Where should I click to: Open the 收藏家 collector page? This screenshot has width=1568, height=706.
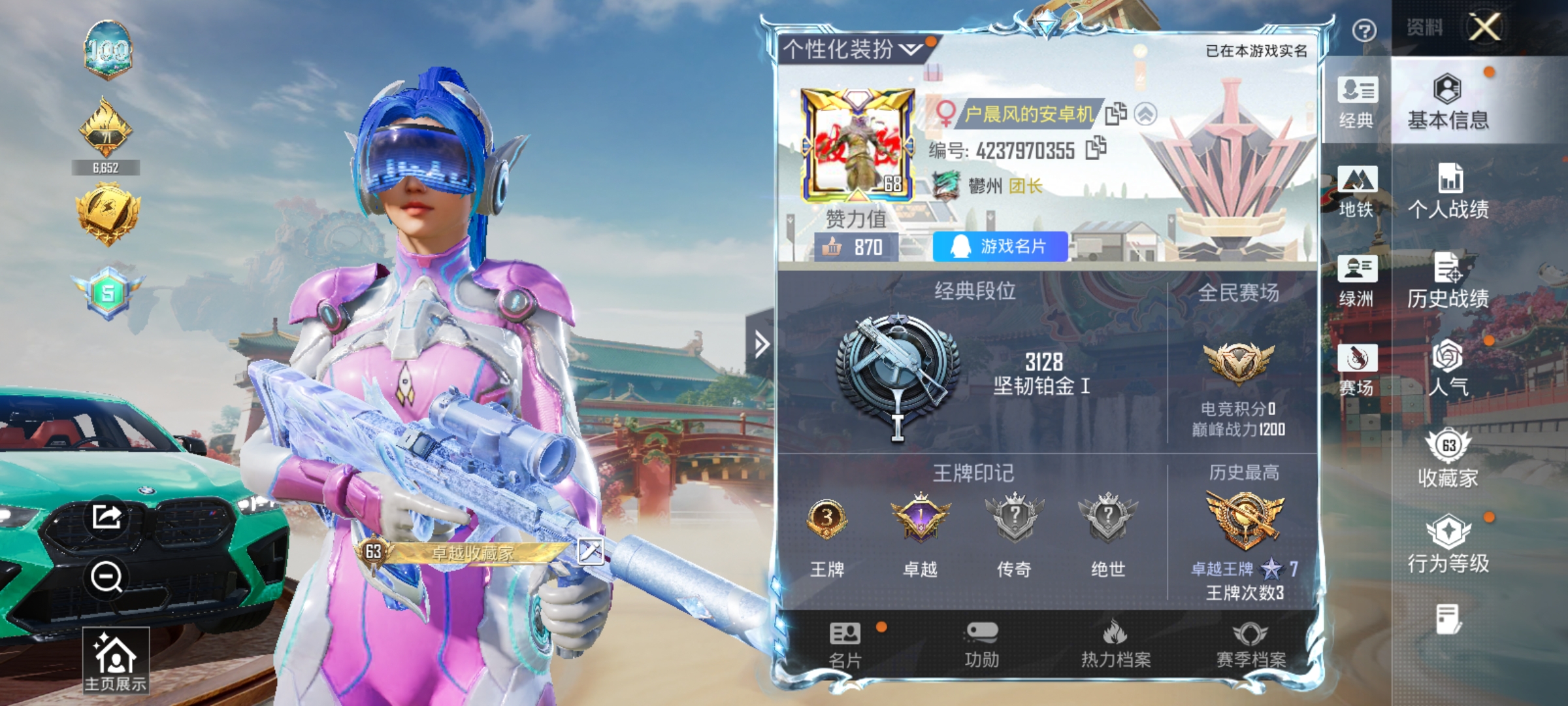(1448, 458)
